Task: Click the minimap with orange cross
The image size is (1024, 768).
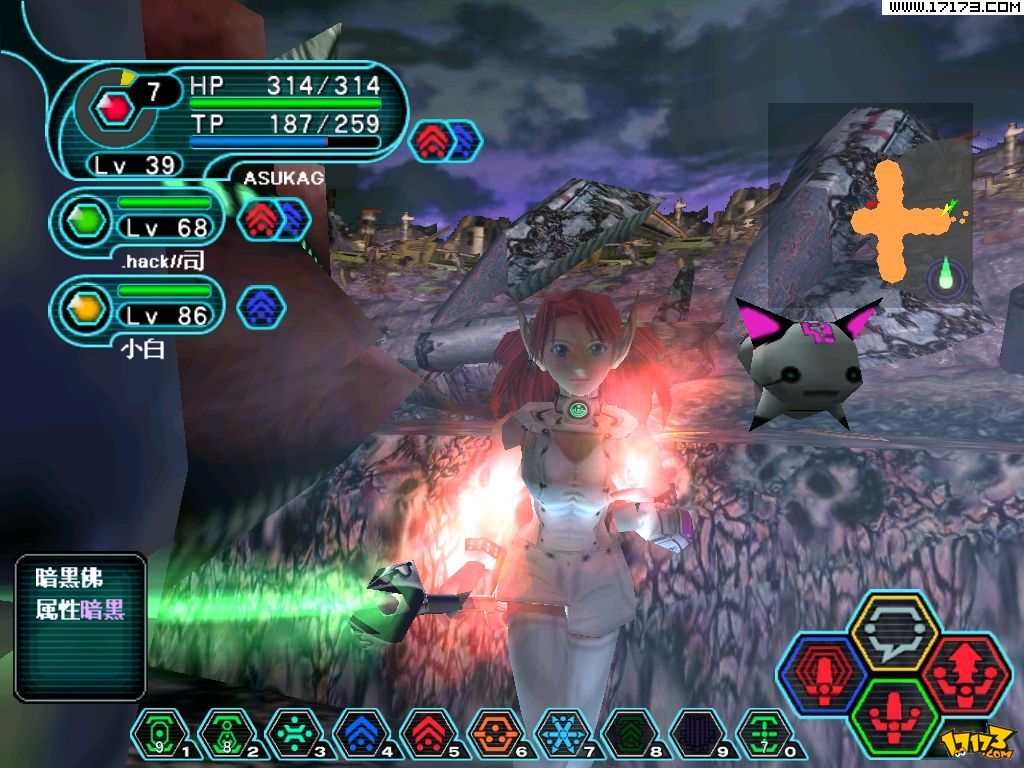Action: pyautogui.click(x=870, y=205)
